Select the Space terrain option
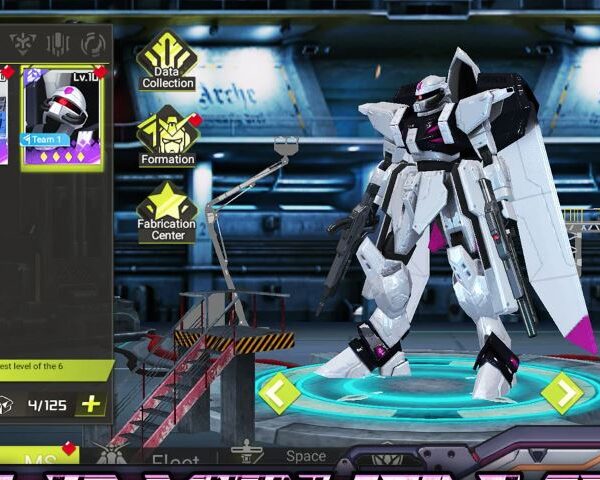The width and height of the screenshot is (600, 480). pos(304,457)
